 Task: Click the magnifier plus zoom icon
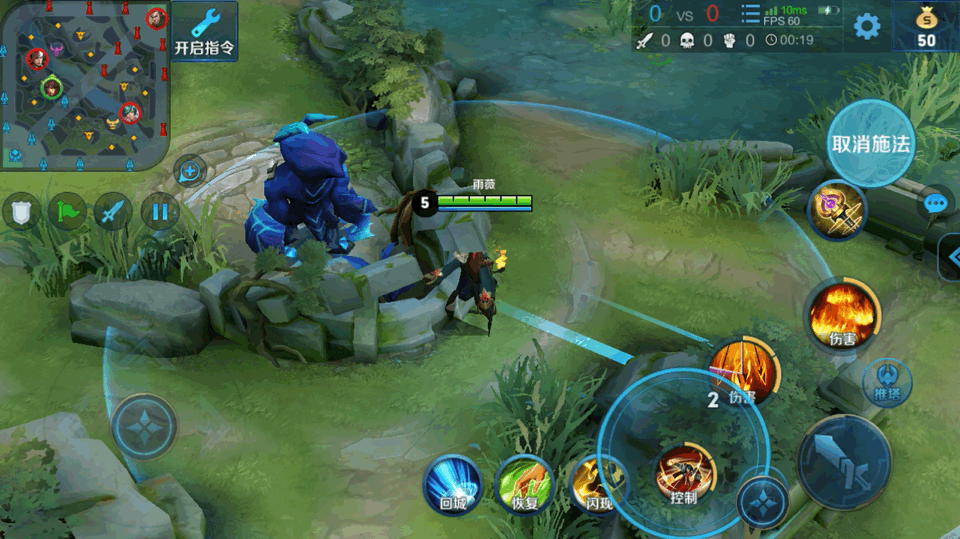point(189,170)
